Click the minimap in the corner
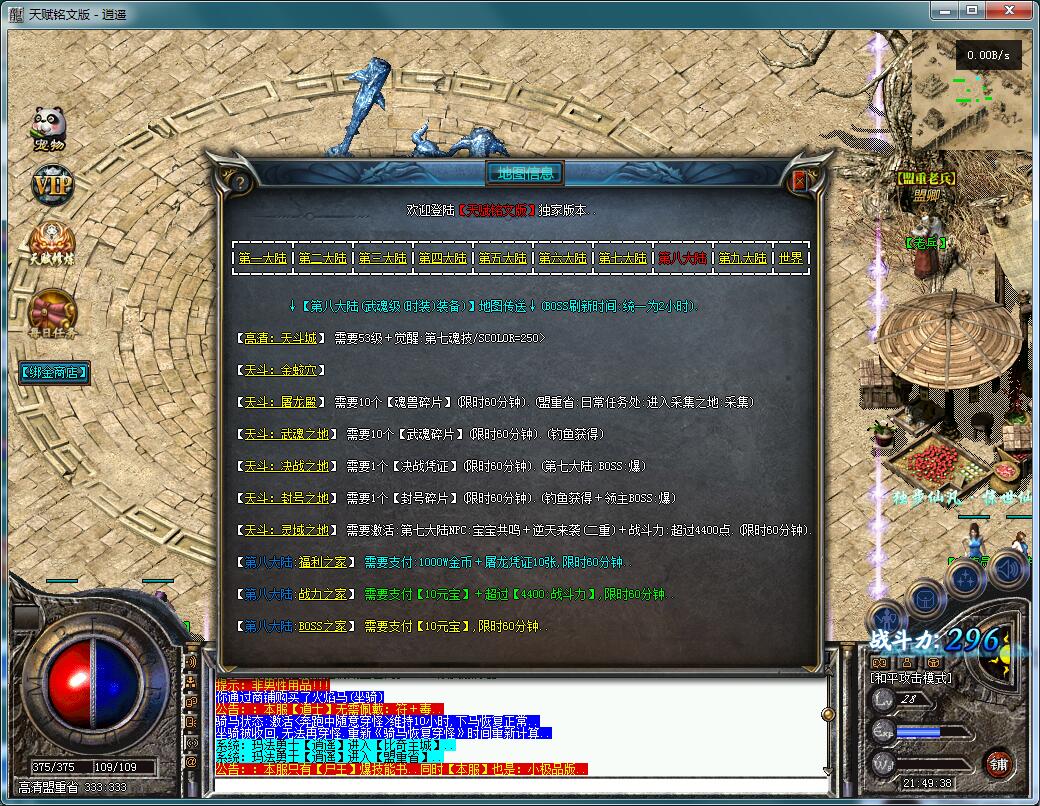The width and height of the screenshot is (1040, 806). click(x=973, y=90)
